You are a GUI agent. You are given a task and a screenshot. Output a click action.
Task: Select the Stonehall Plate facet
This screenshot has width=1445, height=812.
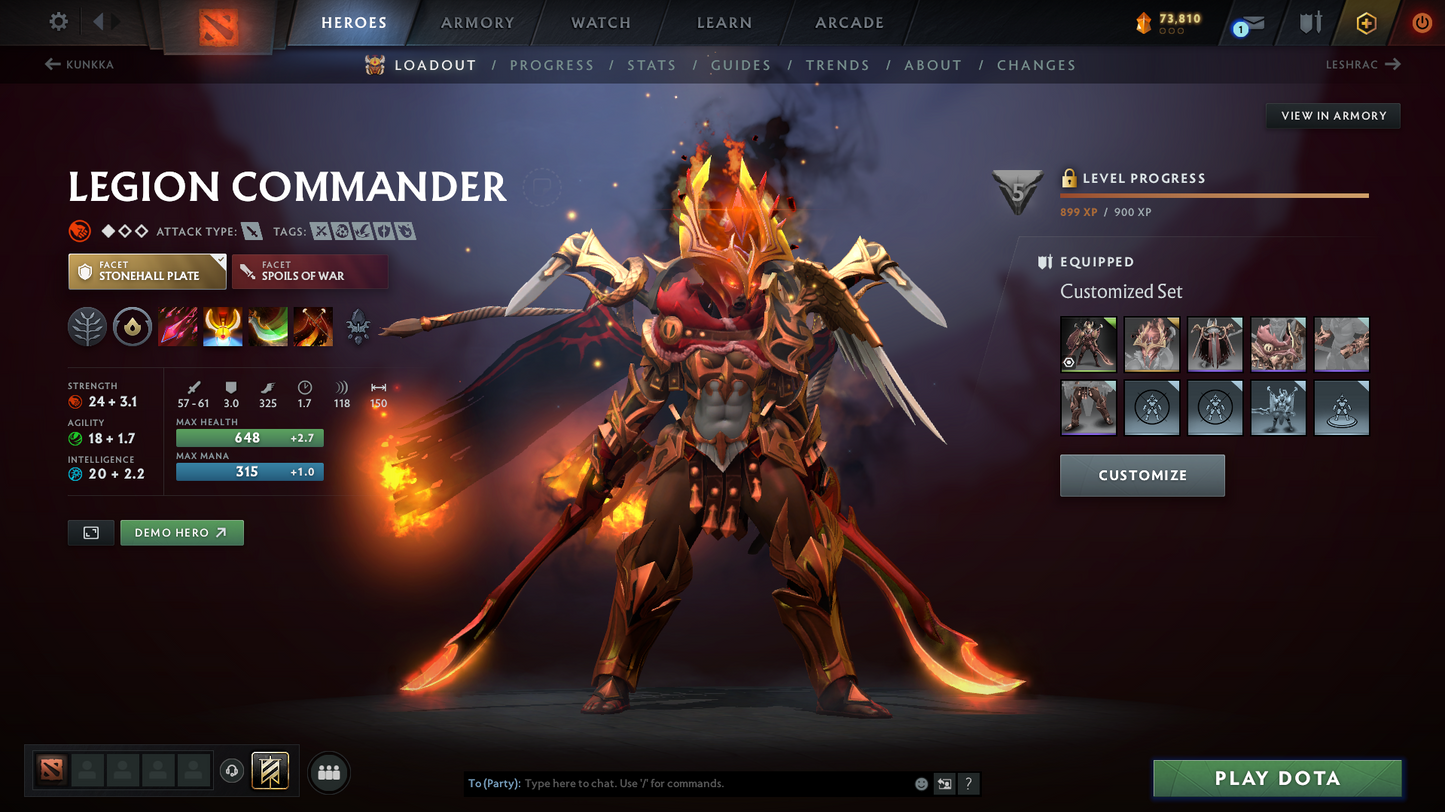[x=147, y=271]
